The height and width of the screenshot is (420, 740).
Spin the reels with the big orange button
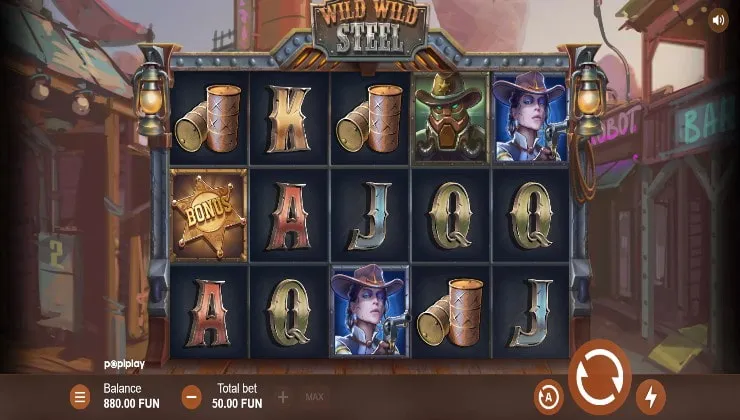click(x=600, y=378)
